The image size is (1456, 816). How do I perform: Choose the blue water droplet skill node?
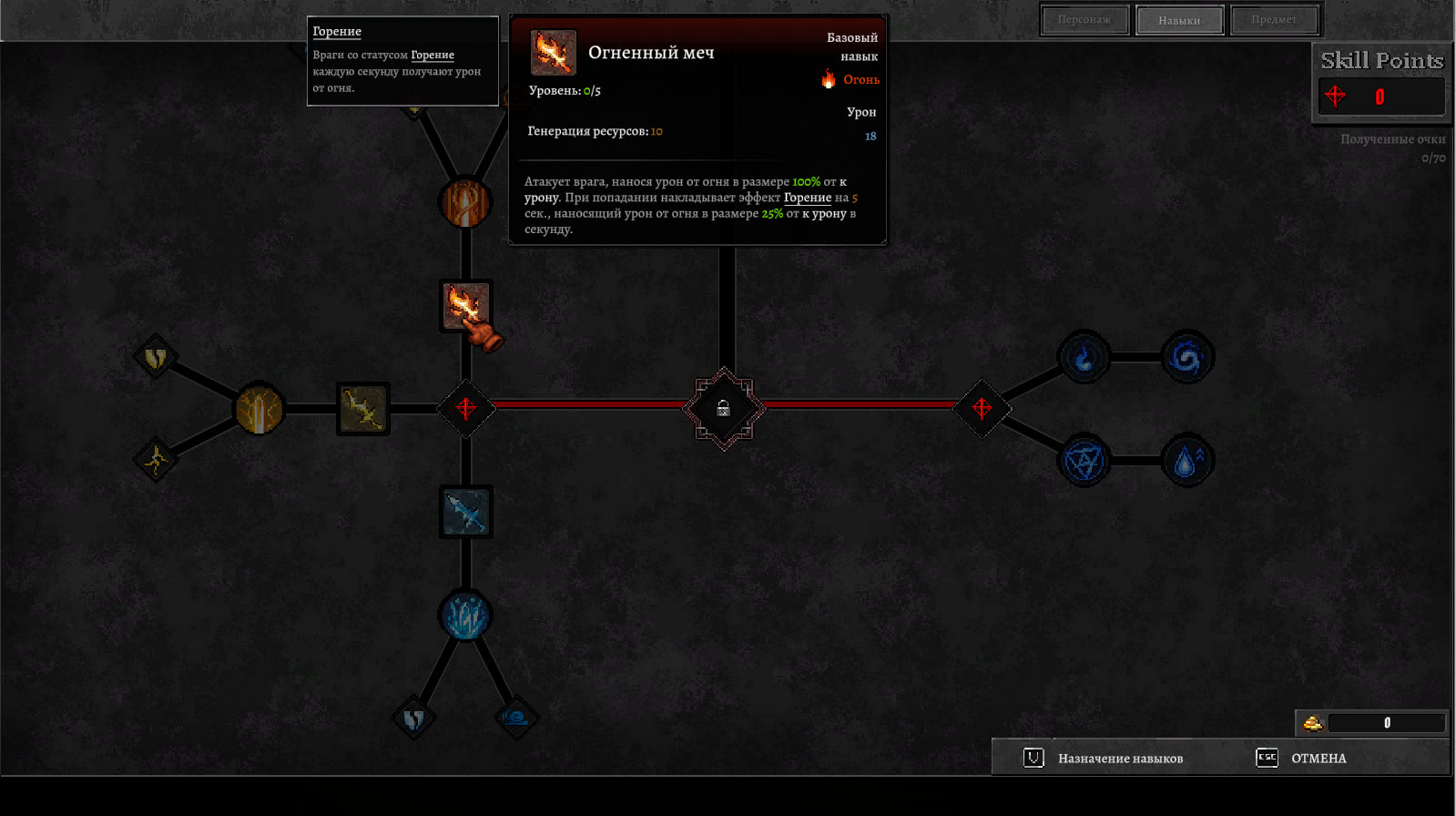(1186, 461)
